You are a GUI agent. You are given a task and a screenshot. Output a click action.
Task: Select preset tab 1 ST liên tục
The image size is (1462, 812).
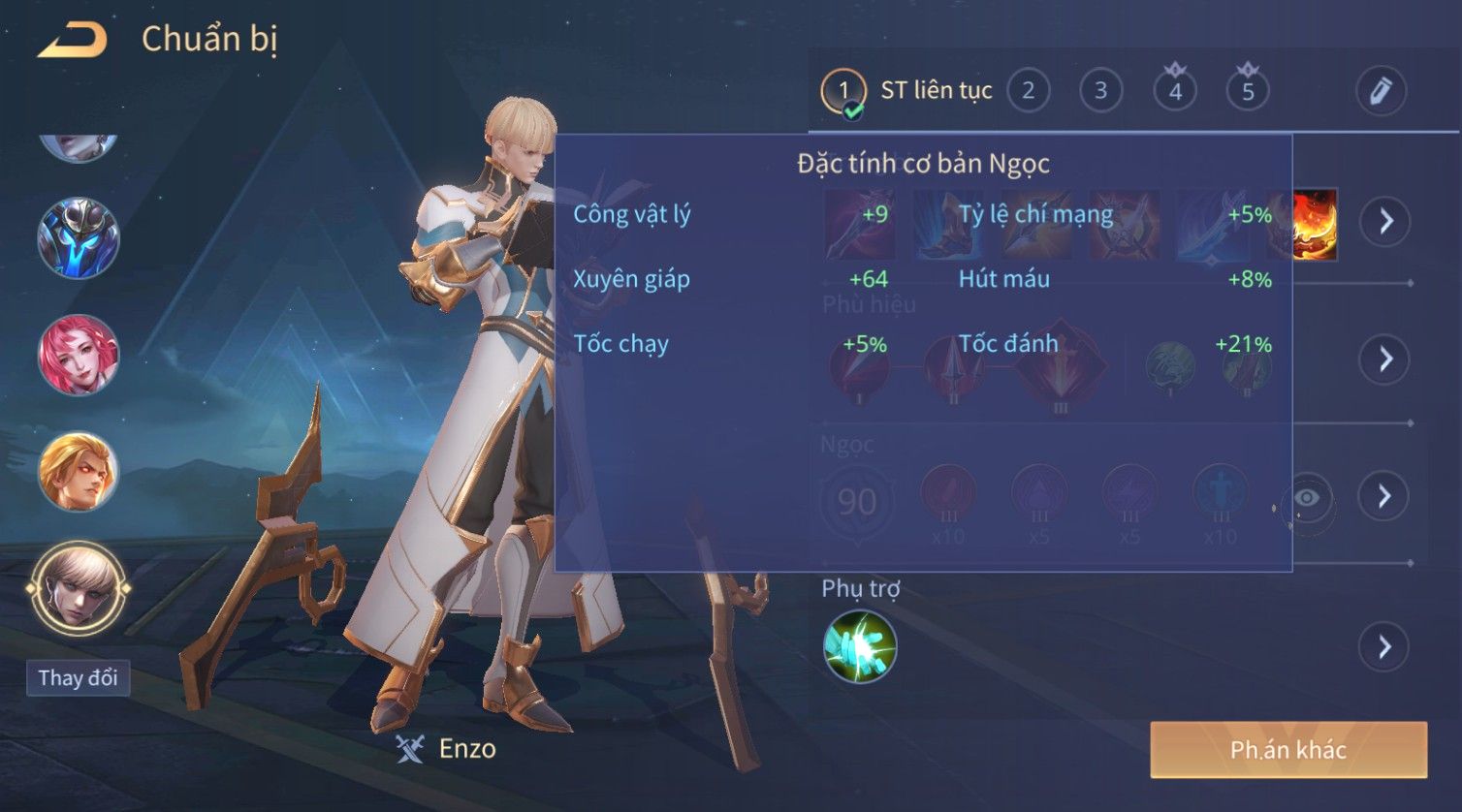[906, 91]
